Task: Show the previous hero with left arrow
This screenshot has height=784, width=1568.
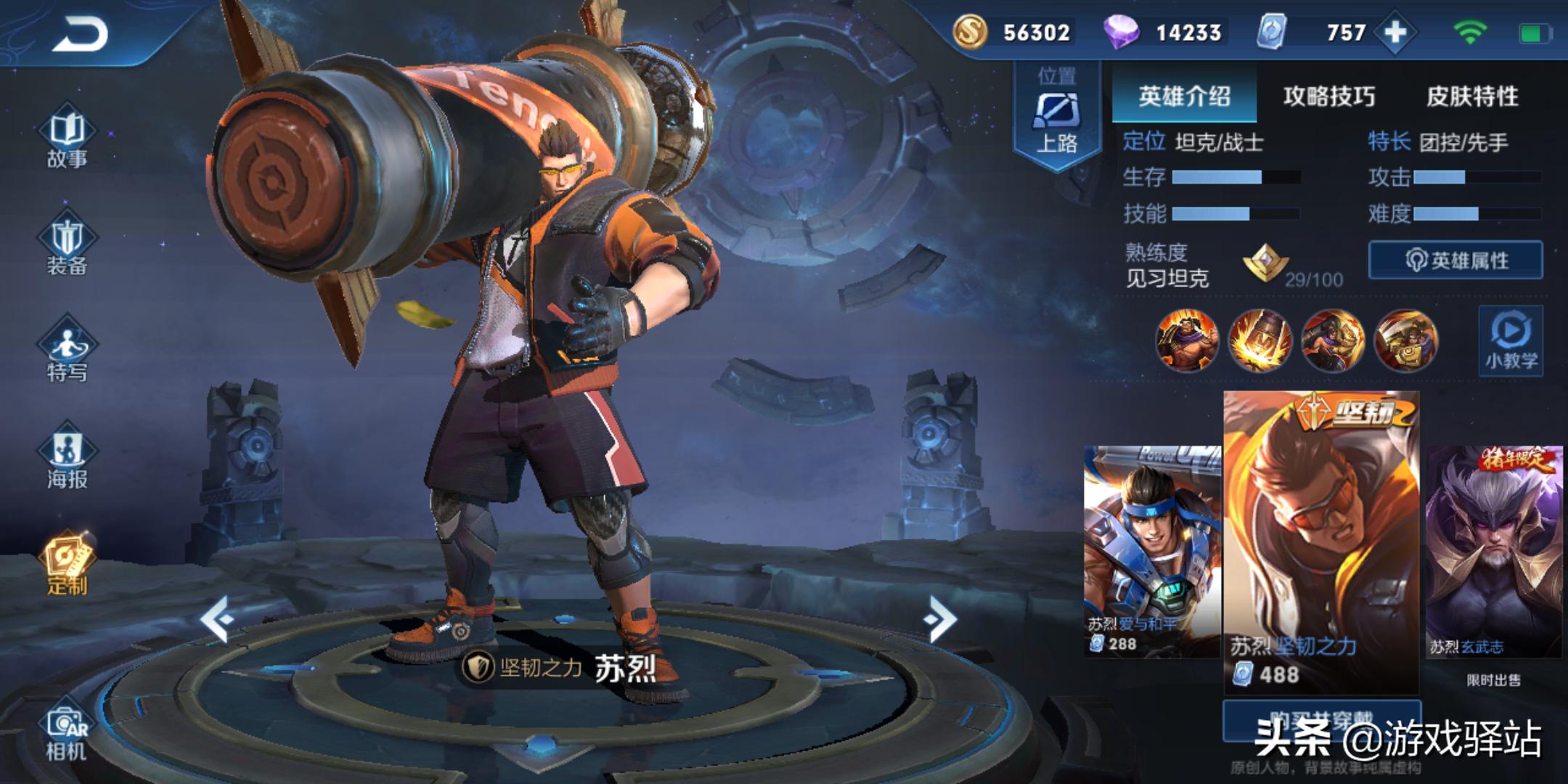Action: 217,618
